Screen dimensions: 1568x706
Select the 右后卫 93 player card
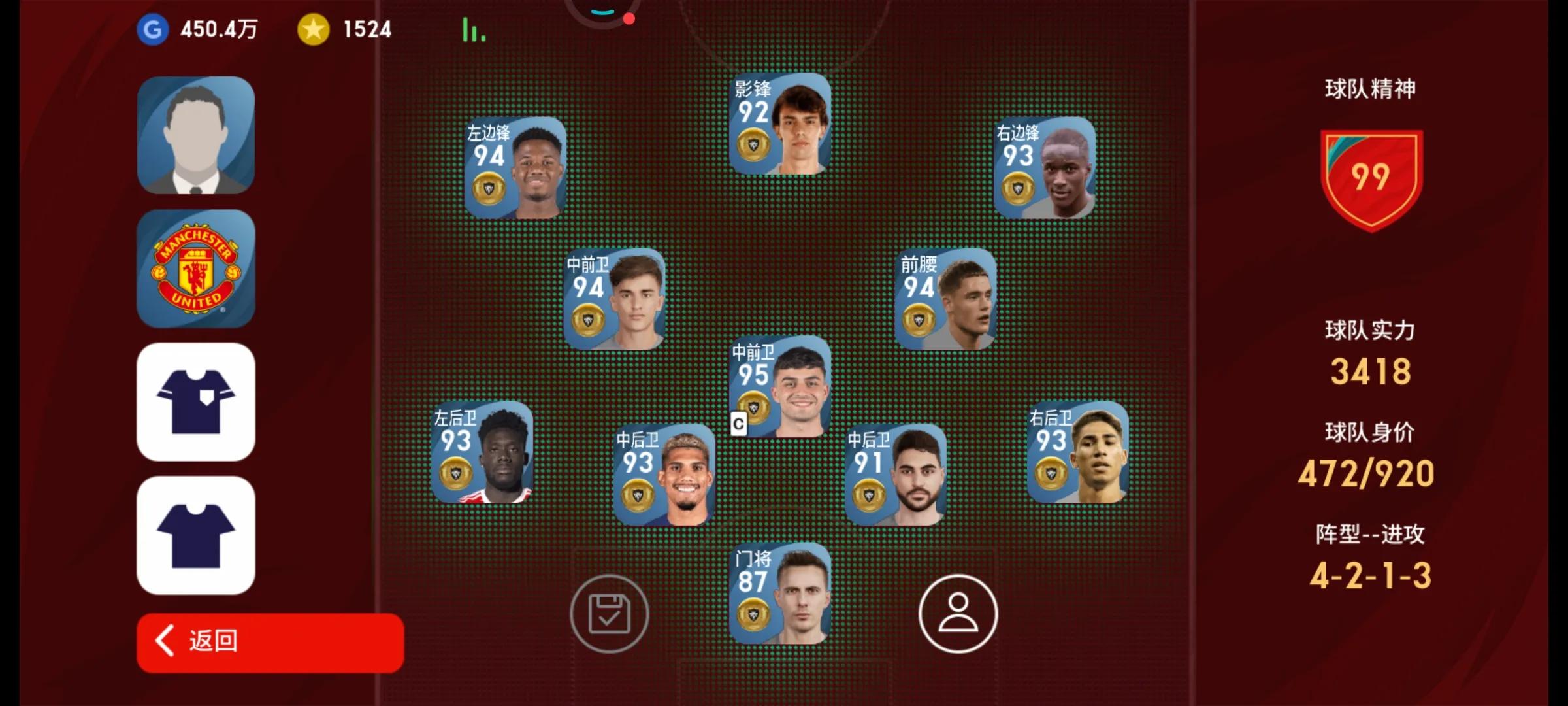[x=1078, y=452]
